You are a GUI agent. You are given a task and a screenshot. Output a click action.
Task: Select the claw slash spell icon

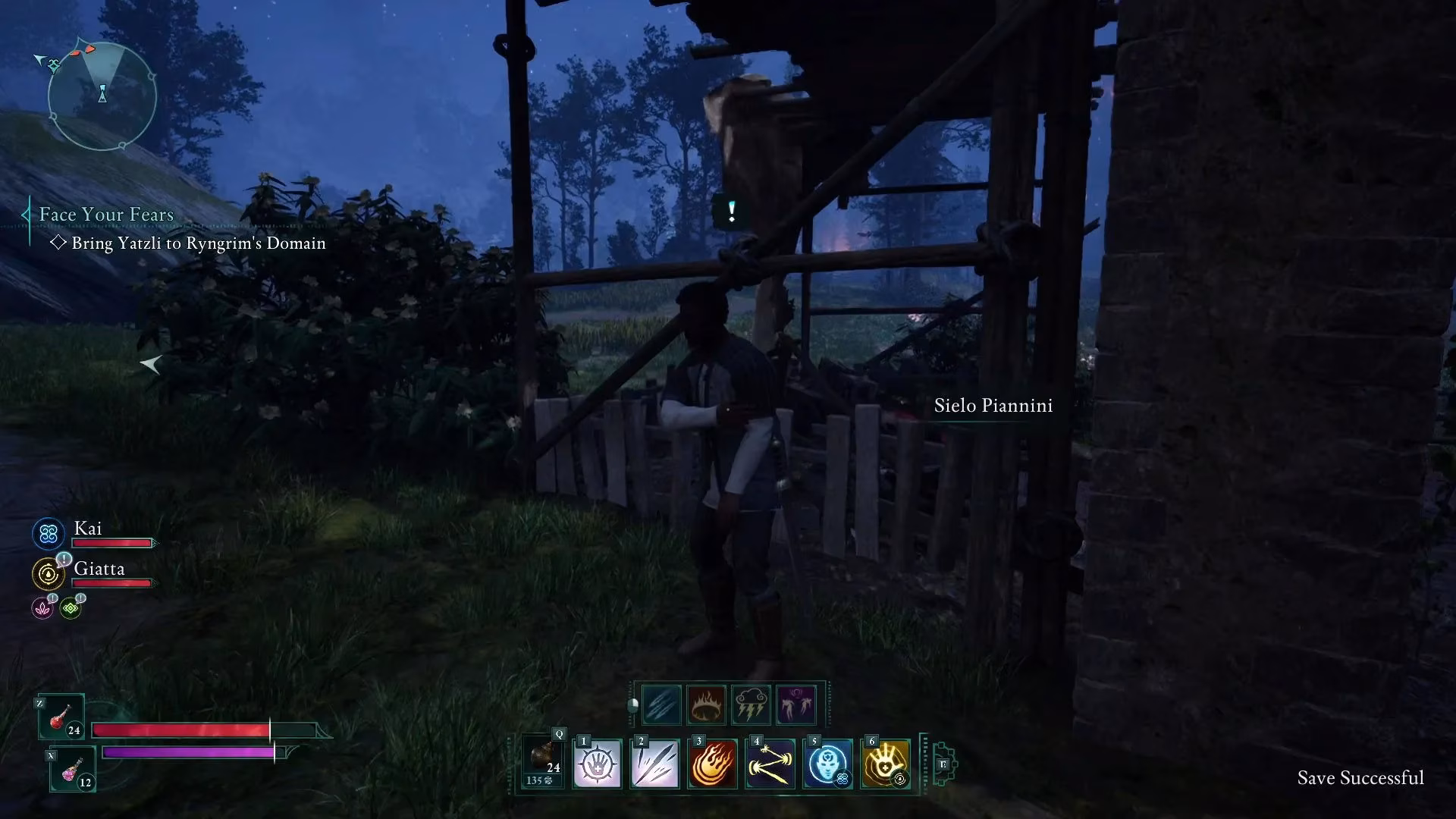coord(660,704)
